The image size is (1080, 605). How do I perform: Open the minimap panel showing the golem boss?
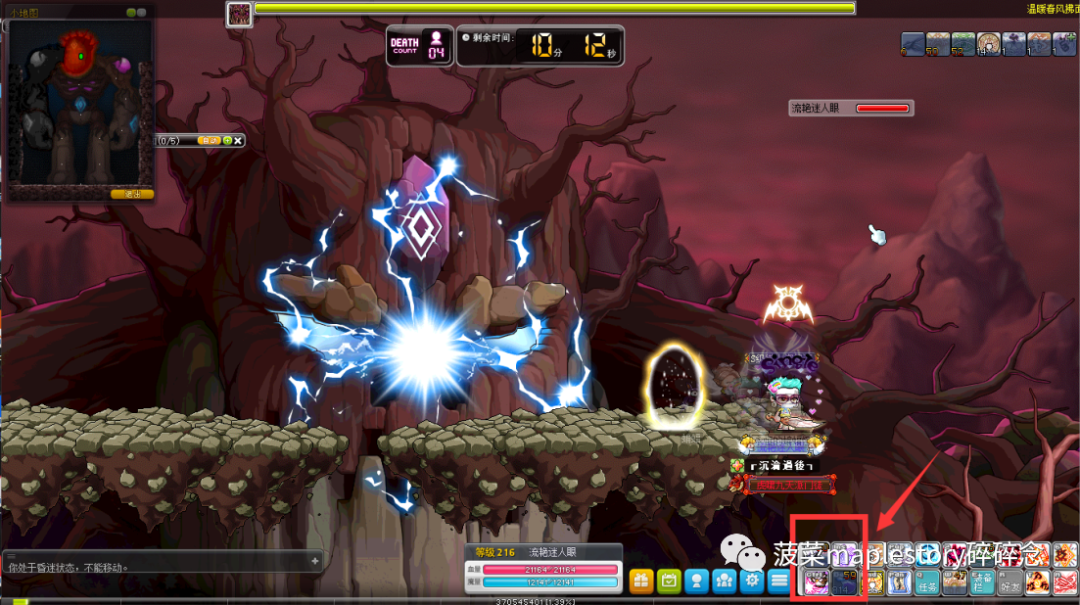point(80,105)
